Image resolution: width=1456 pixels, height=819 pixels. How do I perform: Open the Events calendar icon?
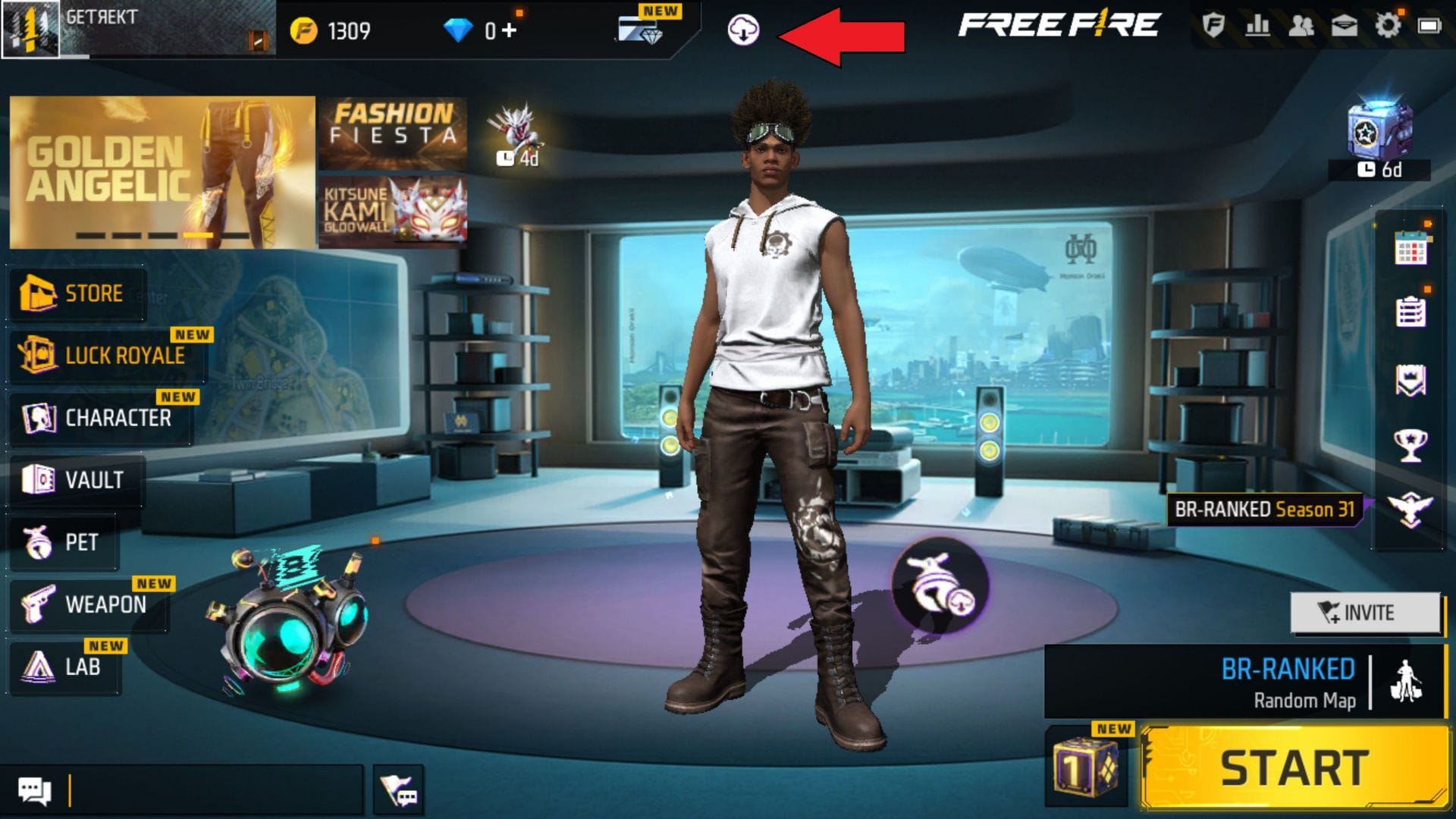click(x=1412, y=246)
